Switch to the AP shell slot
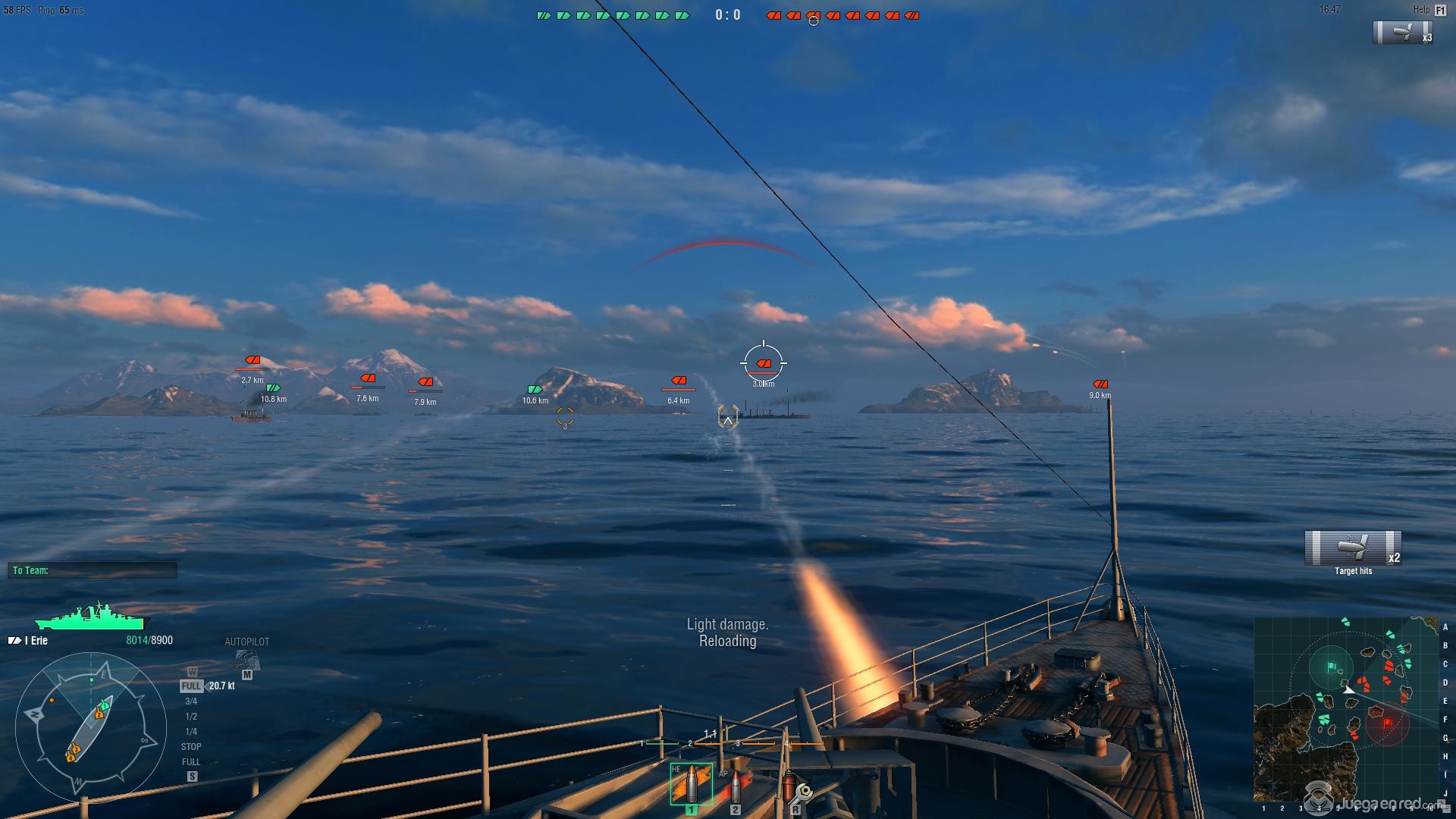1456x819 pixels. click(735, 787)
